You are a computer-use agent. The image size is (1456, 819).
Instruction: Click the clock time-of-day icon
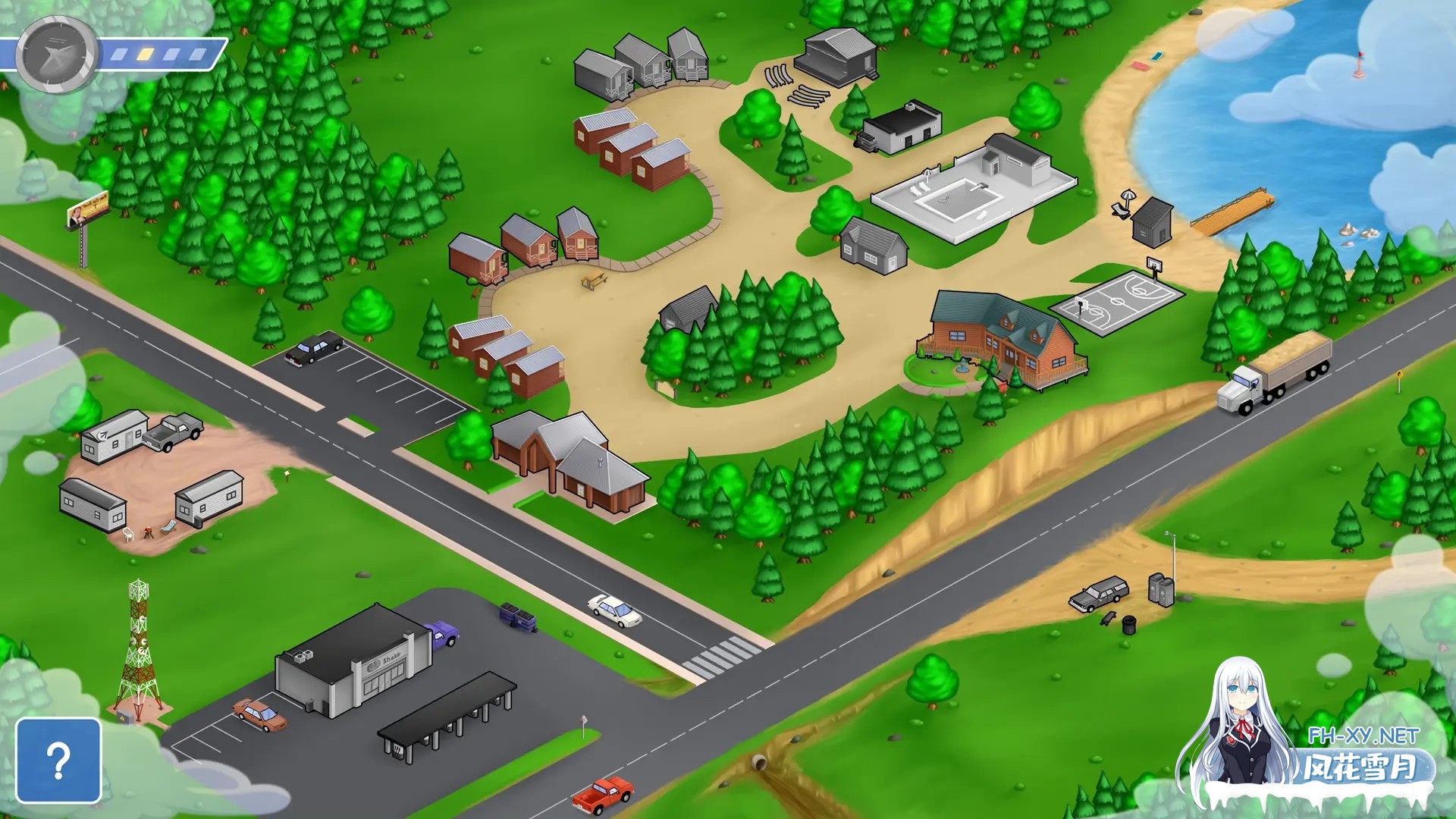(x=58, y=55)
